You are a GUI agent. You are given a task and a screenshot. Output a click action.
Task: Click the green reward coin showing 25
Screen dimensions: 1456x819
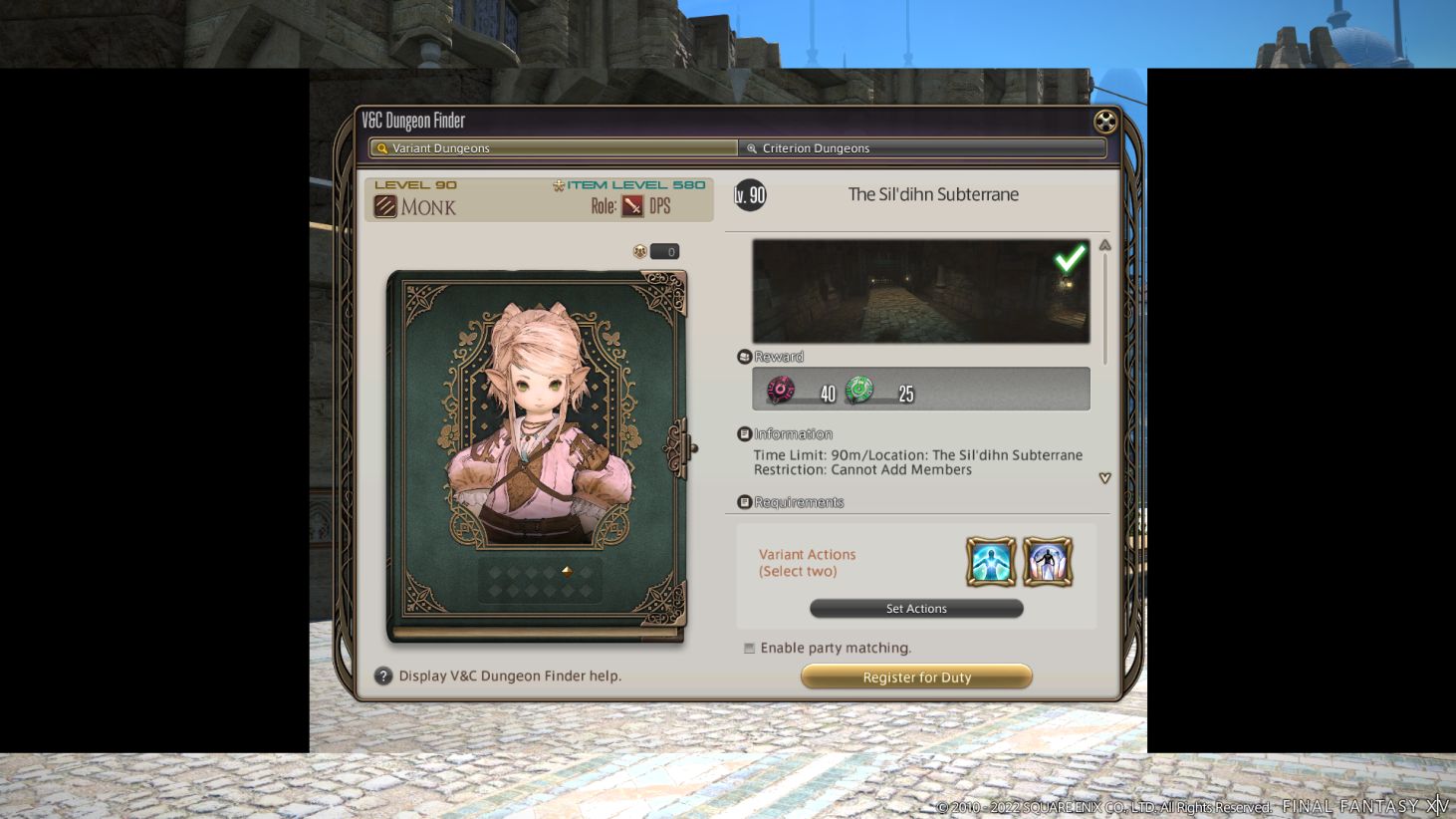859,389
